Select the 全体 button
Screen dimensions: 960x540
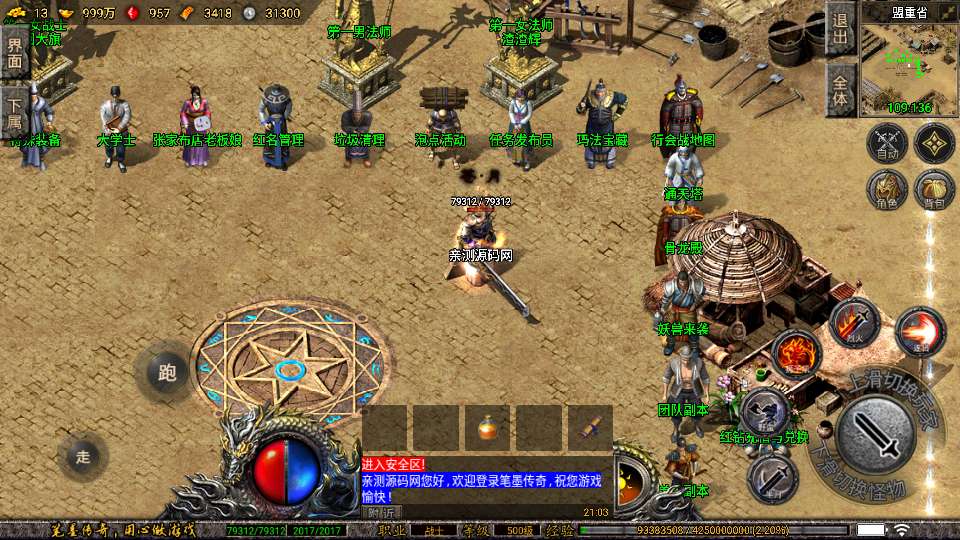(x=840, y=89)
